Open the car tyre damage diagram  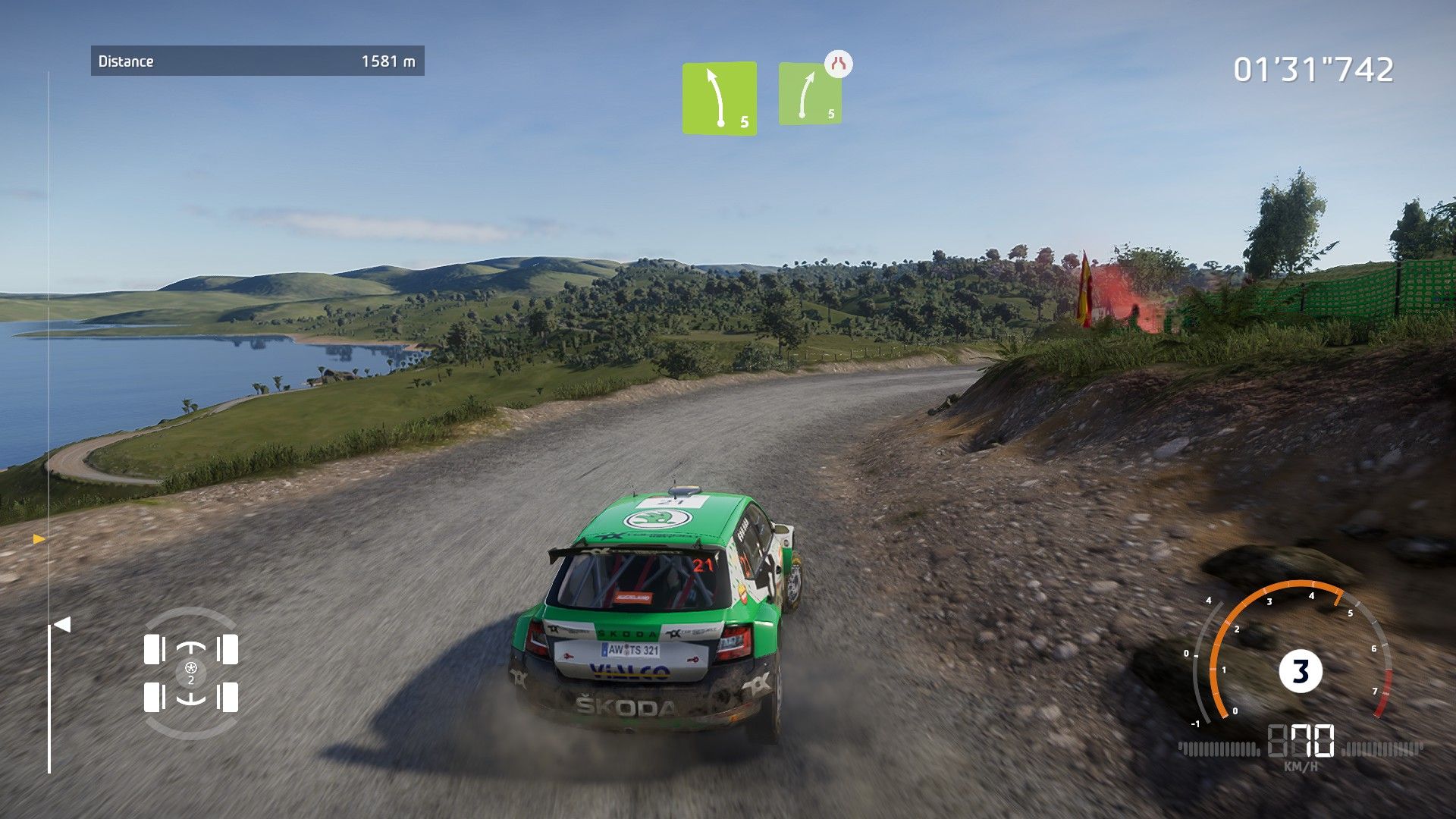pyautogui.click(x=191, y=673)
